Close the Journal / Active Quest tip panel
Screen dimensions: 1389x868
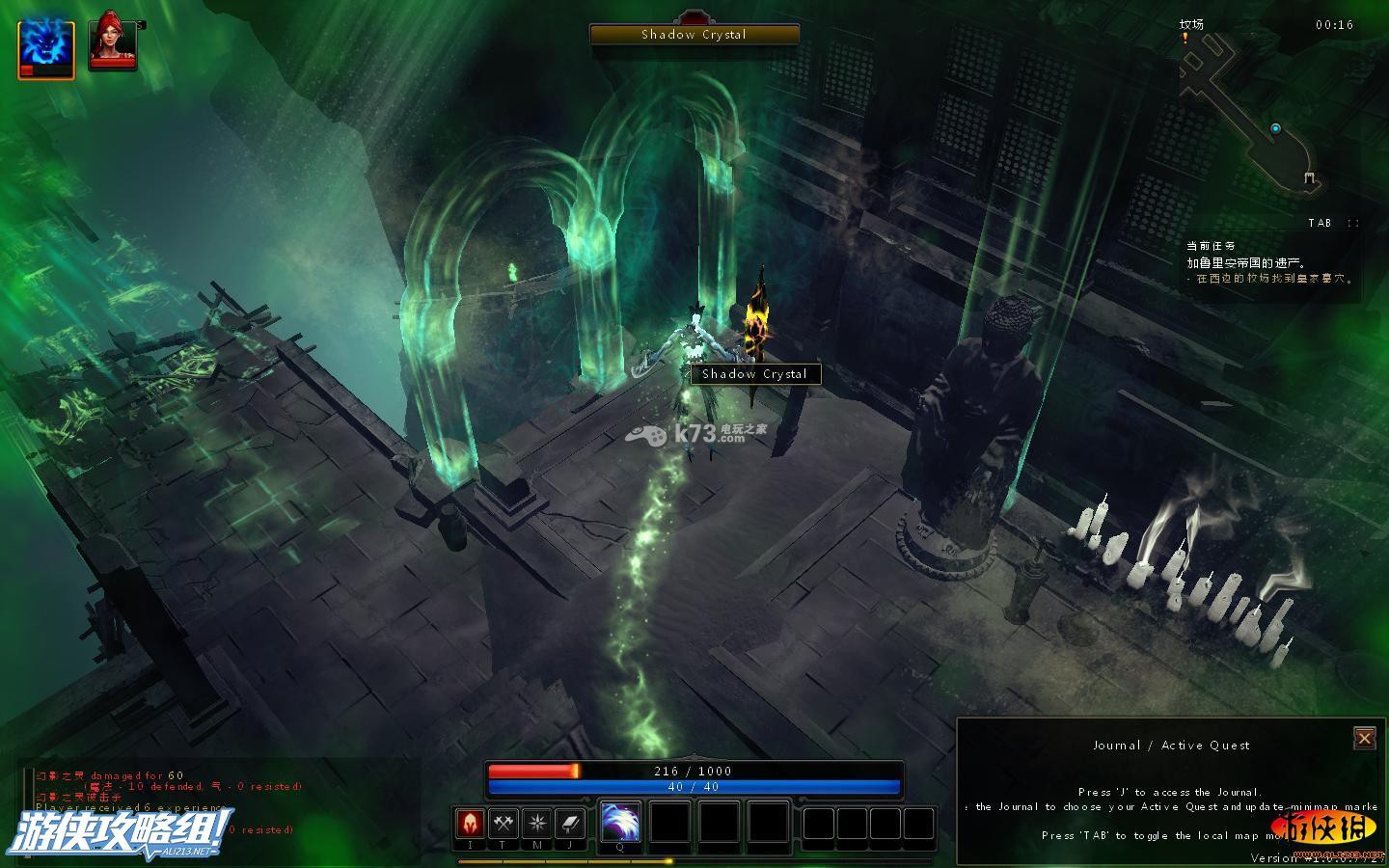pyautogui.click(x=1364, y=738)
